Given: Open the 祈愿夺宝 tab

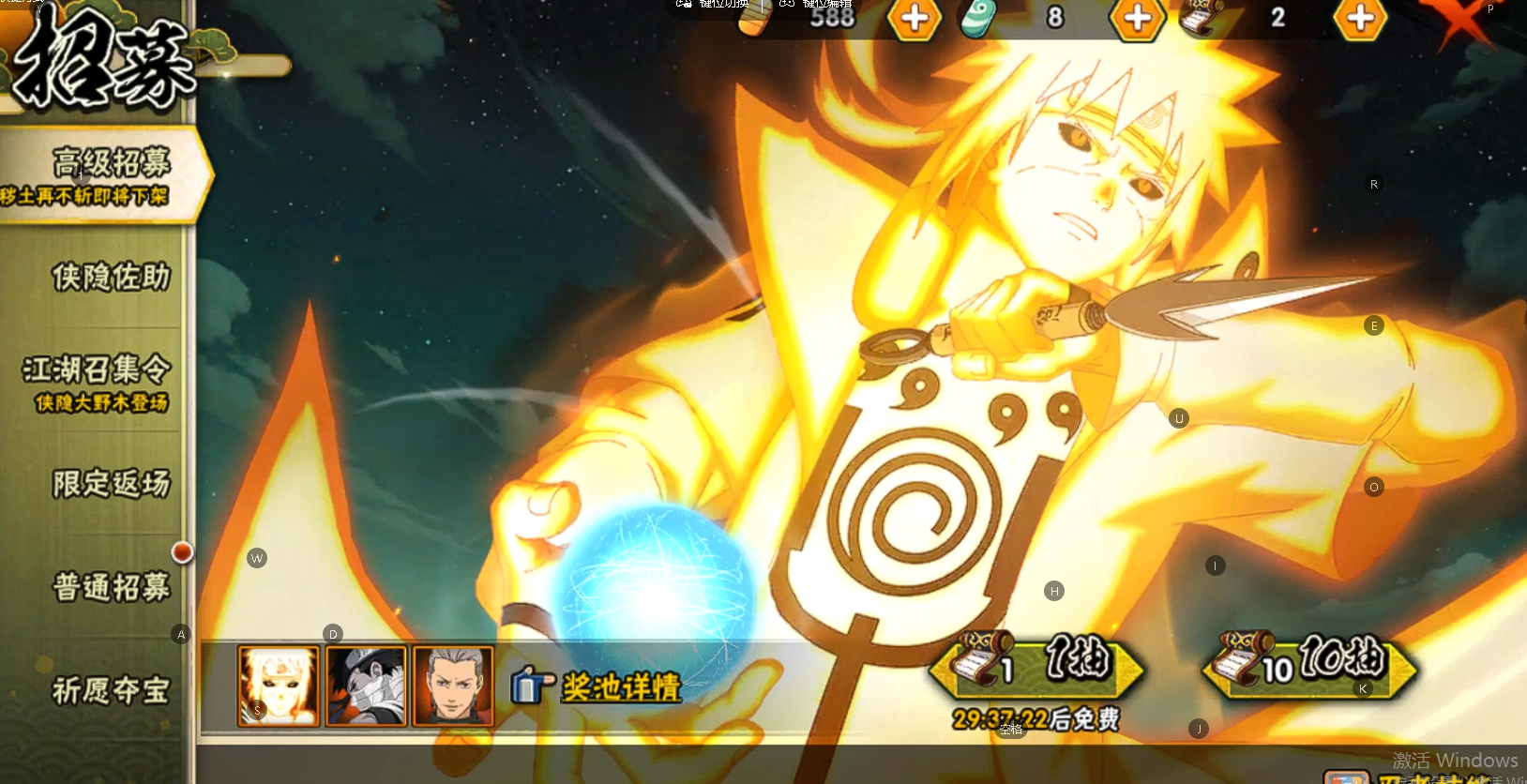Looking at the screenshot, I should coord(111,691).
